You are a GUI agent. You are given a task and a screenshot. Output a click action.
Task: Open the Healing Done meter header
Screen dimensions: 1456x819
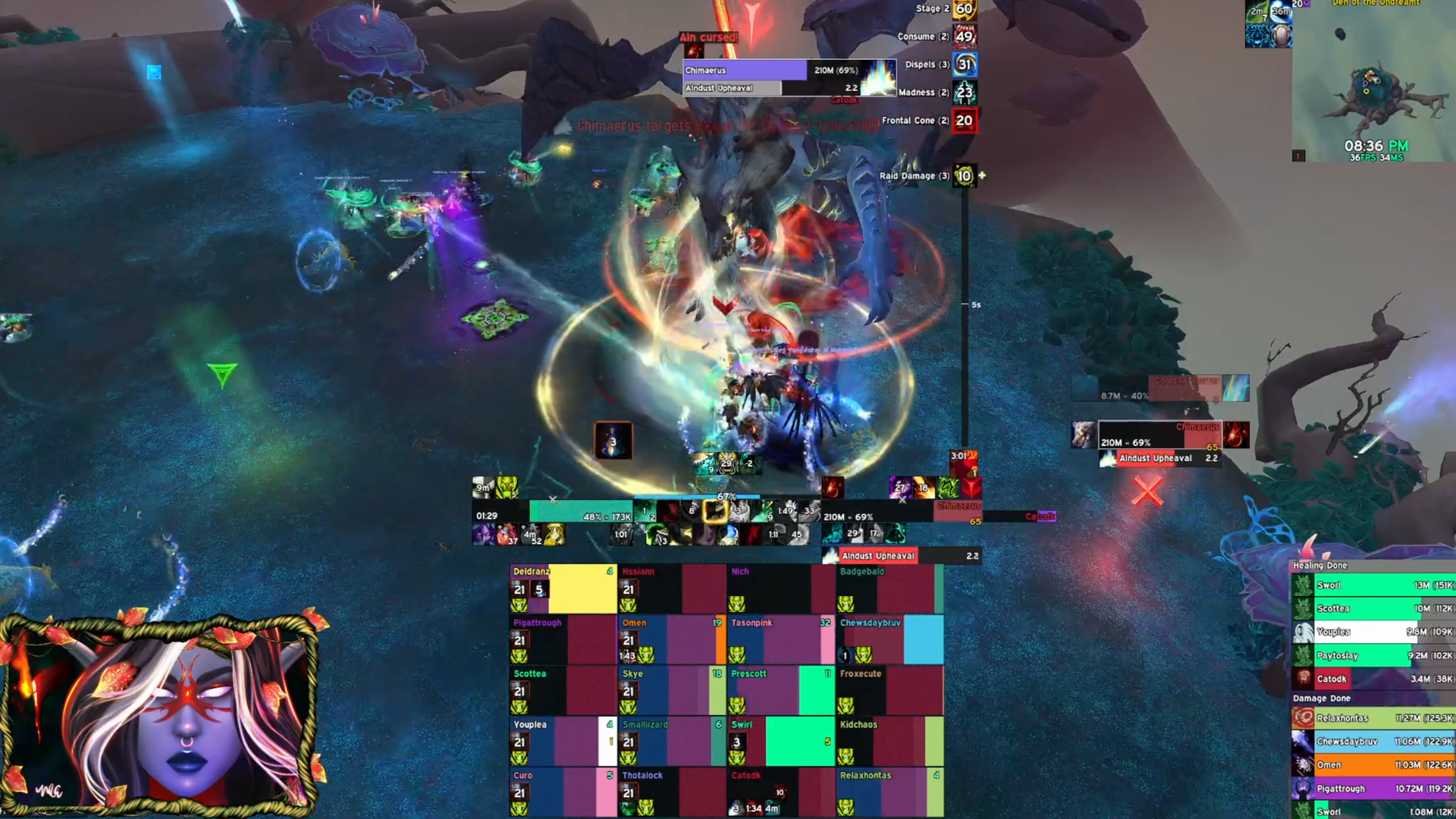pyautogui.click(x=1320, y=566)
